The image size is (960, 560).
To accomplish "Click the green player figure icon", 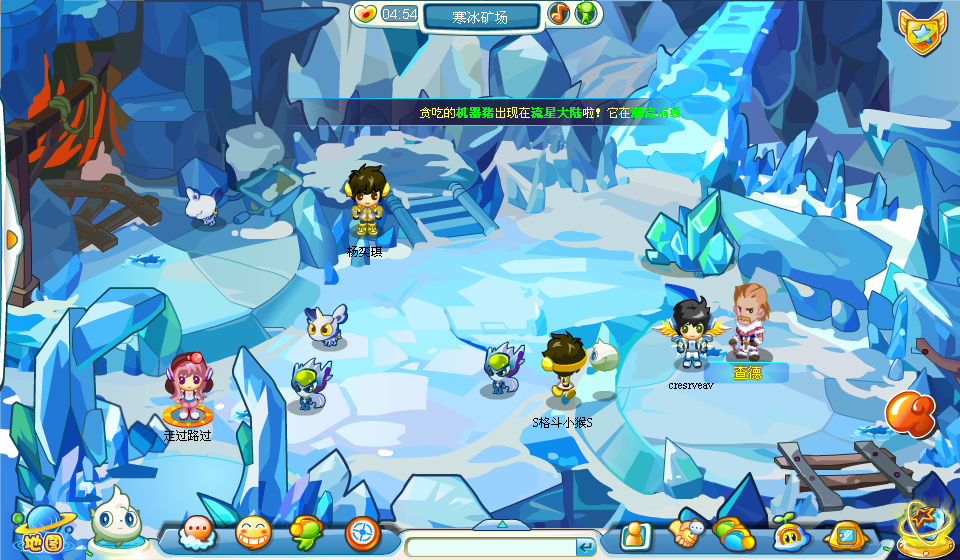I will pyautogui.click(x=587, y=14).
